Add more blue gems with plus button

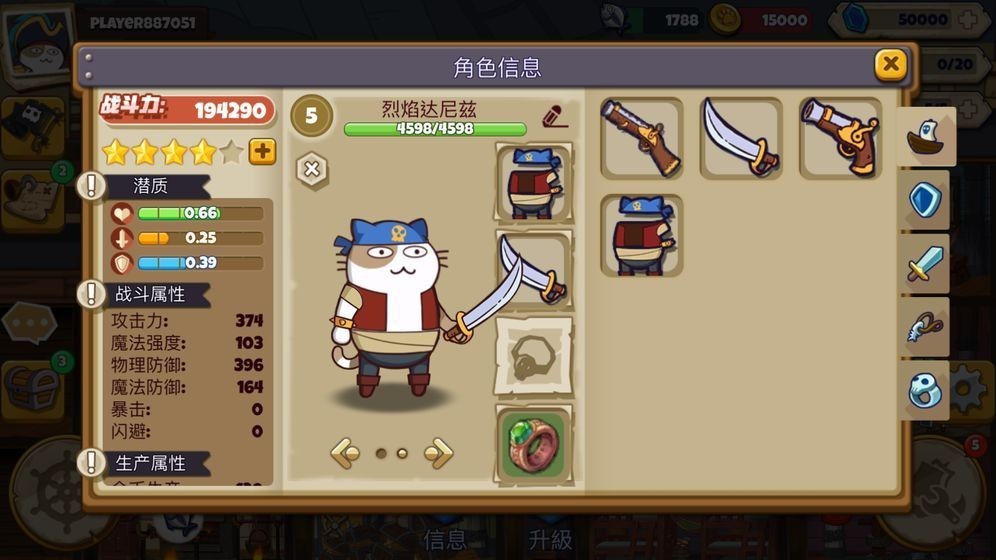coord(968,19)
